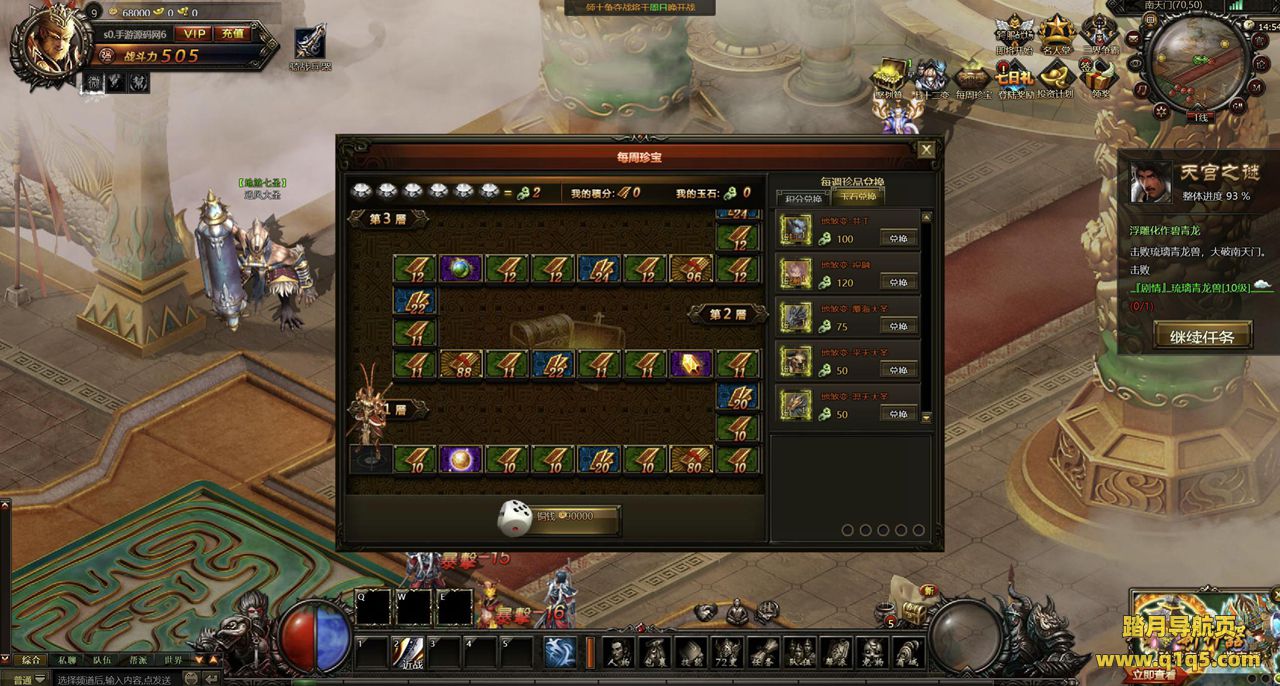Open the 领奖 gift box icon

coord(1099,80)
